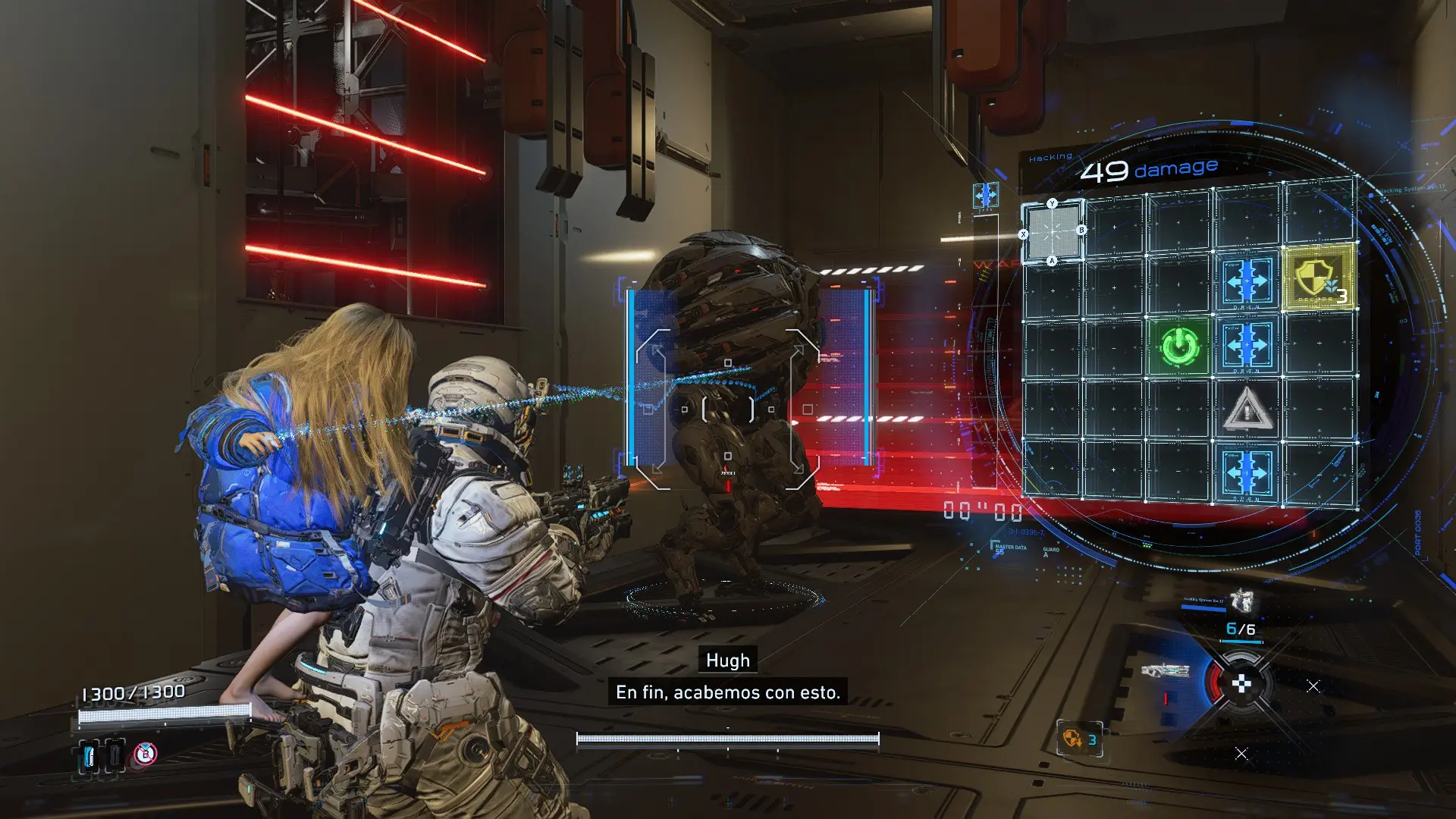Select the blue arrow node beside the shield tile
Viewport: 1456px width, 819px height.
point(1247,282)
